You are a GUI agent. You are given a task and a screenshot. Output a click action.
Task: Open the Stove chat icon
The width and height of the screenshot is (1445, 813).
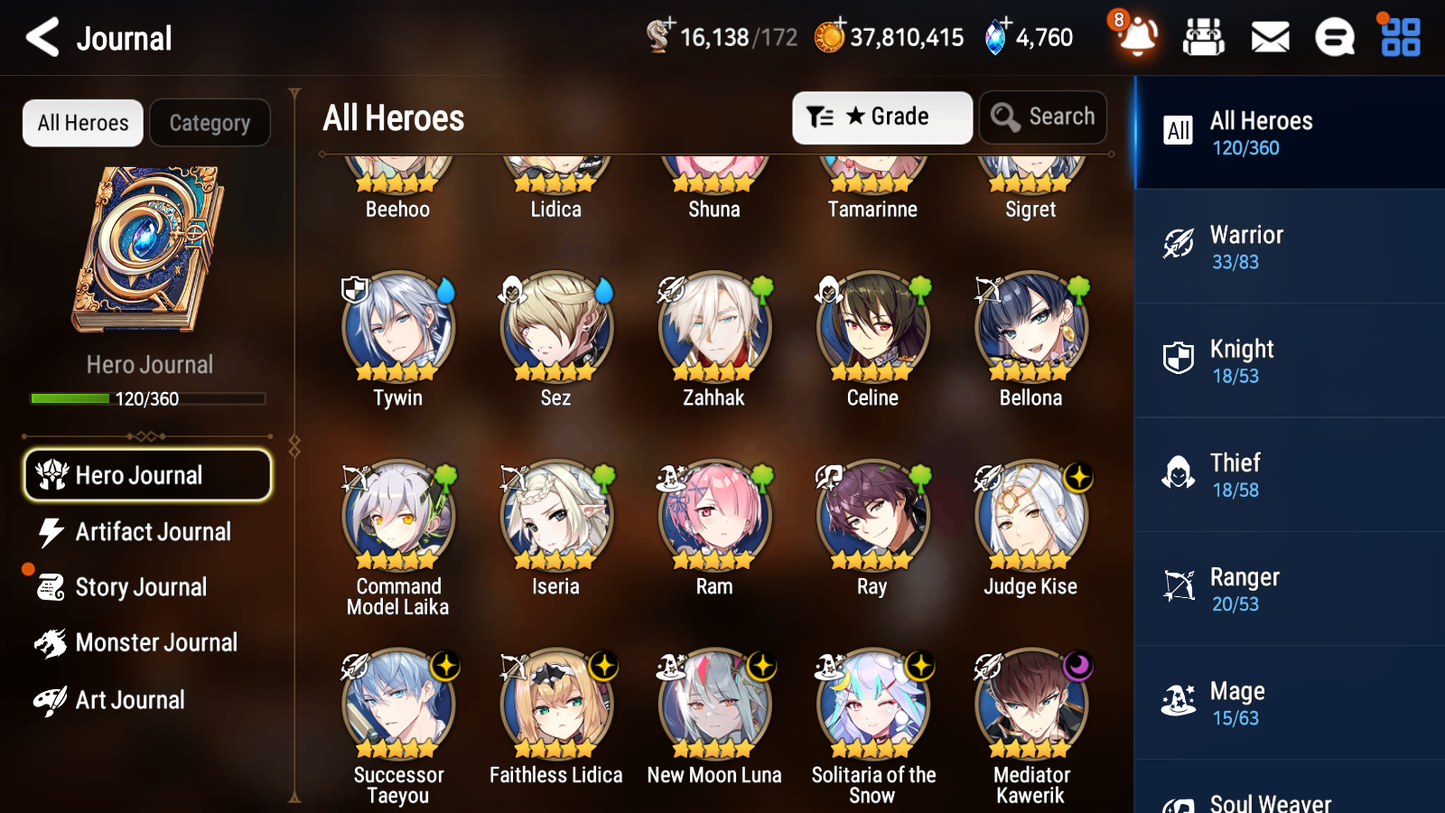(1334, 36)
